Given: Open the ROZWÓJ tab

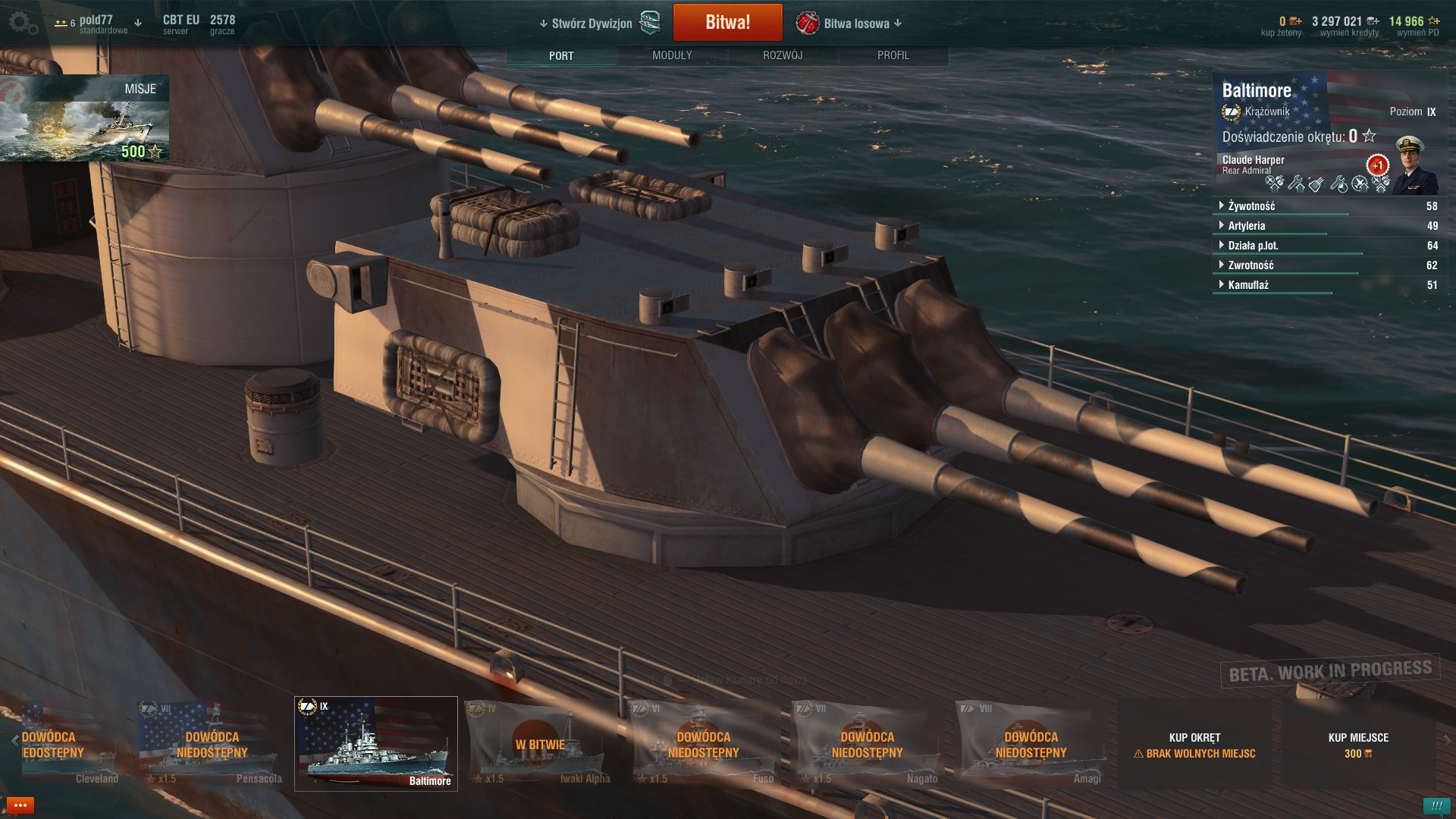Looking at the screenshot, I should [x=783, y=55].
